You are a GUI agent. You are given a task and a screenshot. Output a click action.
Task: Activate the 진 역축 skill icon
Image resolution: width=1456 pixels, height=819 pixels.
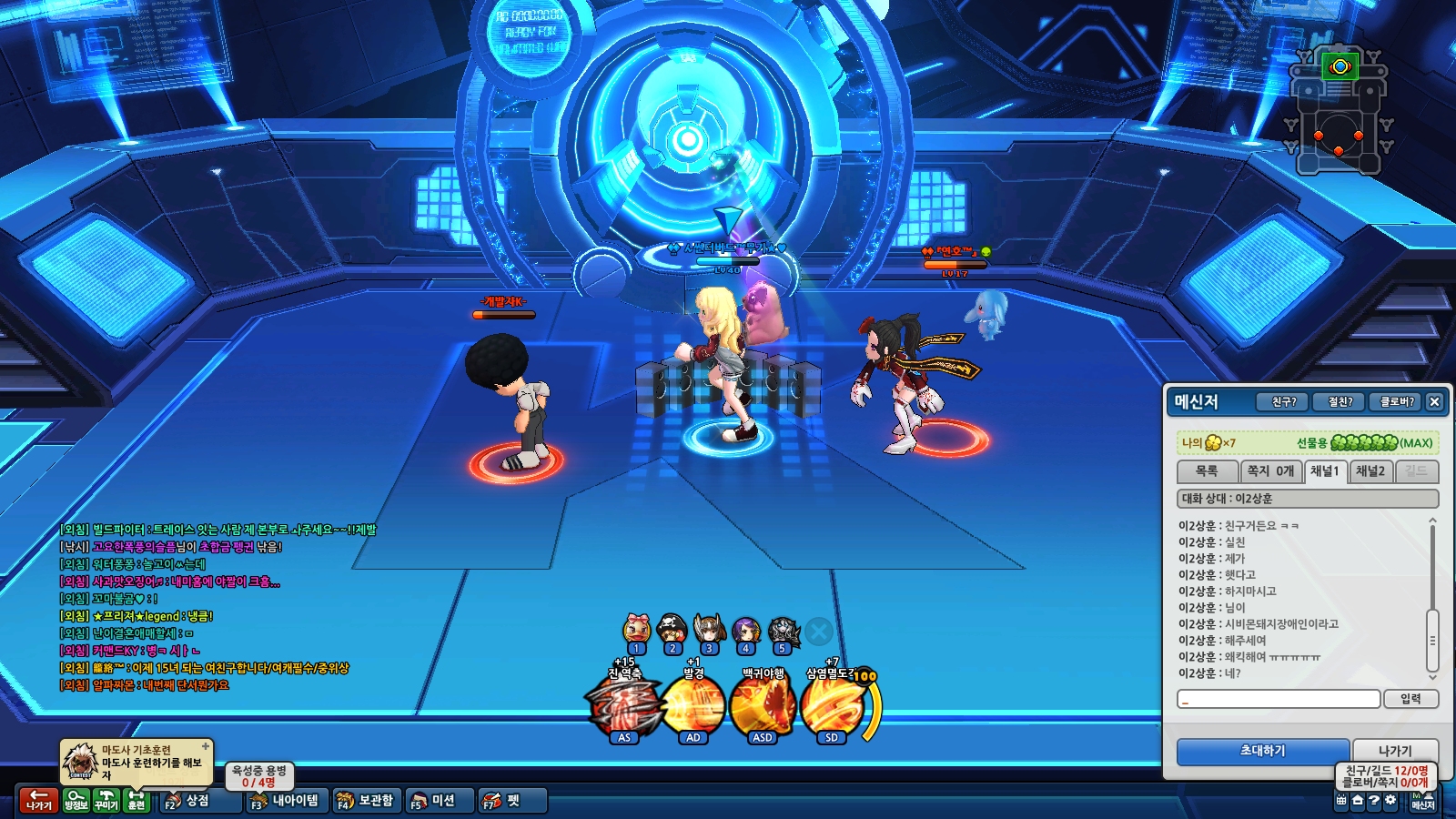(623, 708)
